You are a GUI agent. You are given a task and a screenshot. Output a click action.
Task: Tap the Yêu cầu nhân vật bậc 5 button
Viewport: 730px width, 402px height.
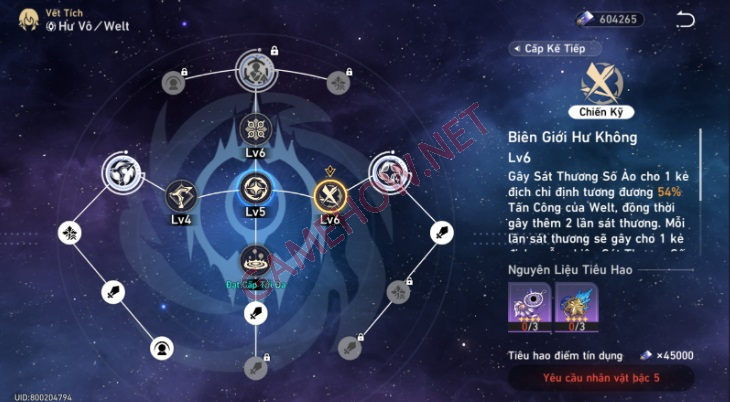click(601, 378)
